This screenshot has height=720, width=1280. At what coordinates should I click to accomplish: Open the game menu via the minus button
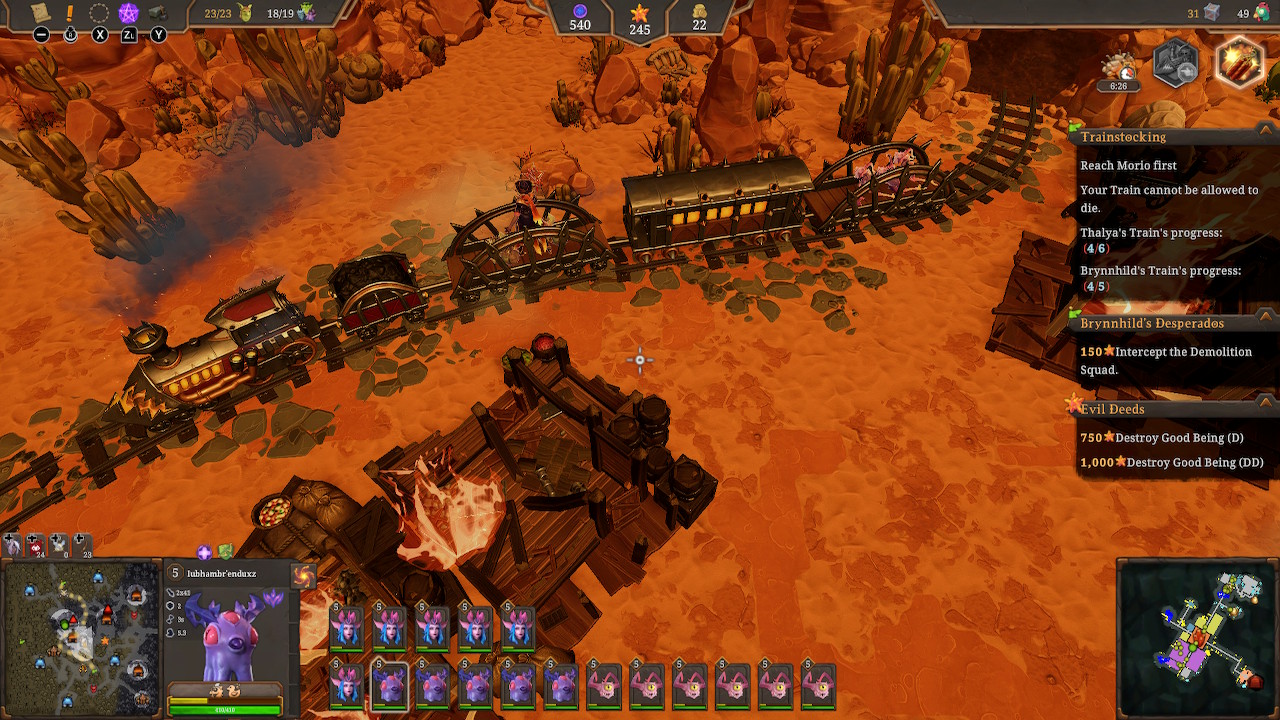pyautogui.click(x=40, y=33)
